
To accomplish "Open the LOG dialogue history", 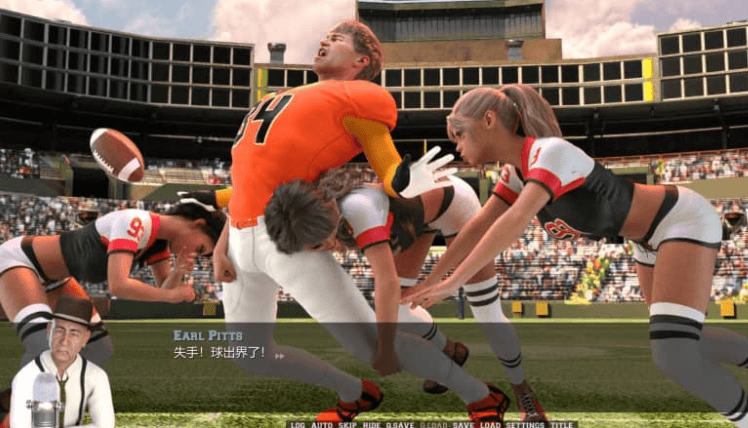I will click(x=297, y=424).
